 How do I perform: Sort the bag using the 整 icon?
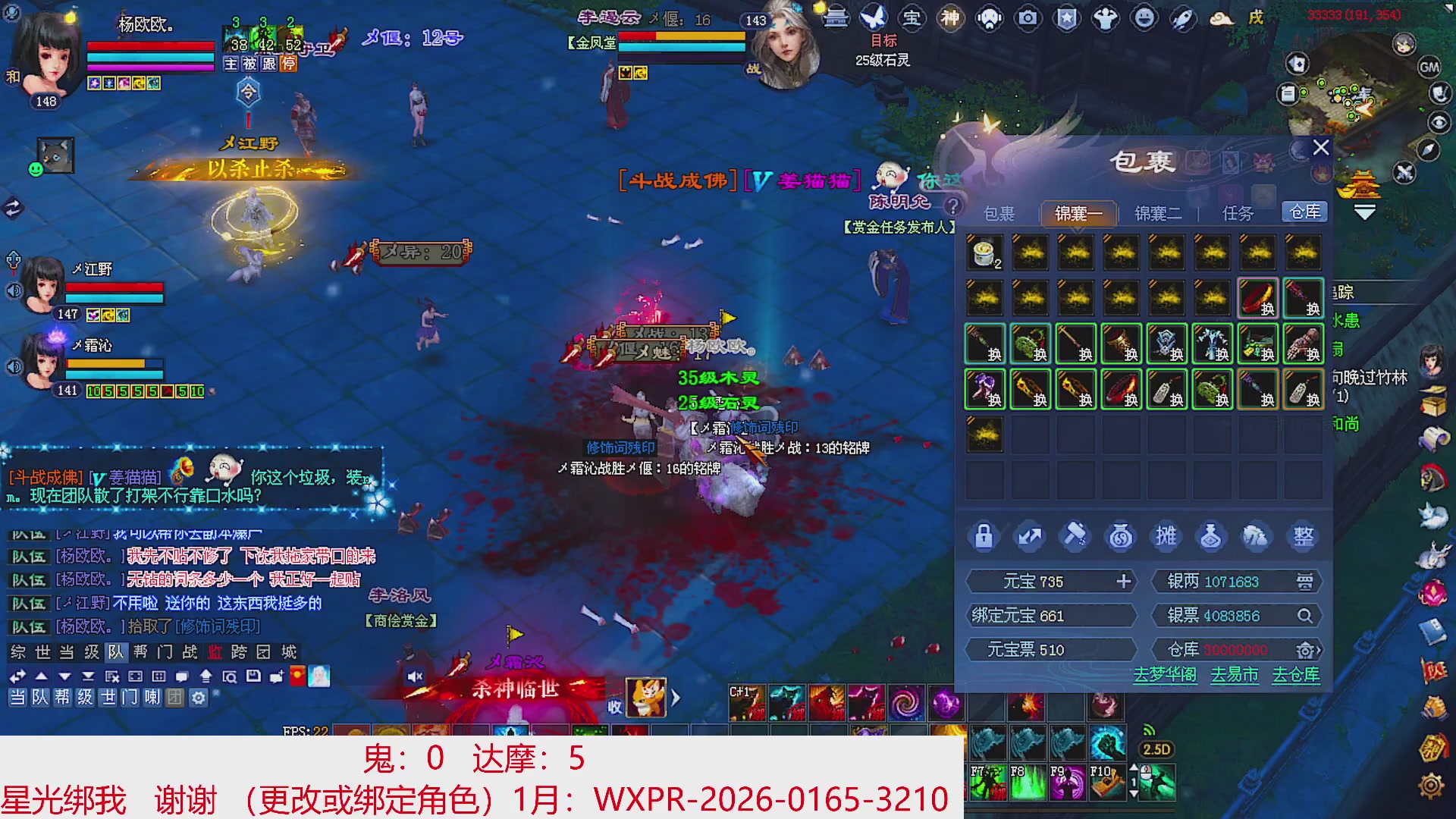[1303, 535]
